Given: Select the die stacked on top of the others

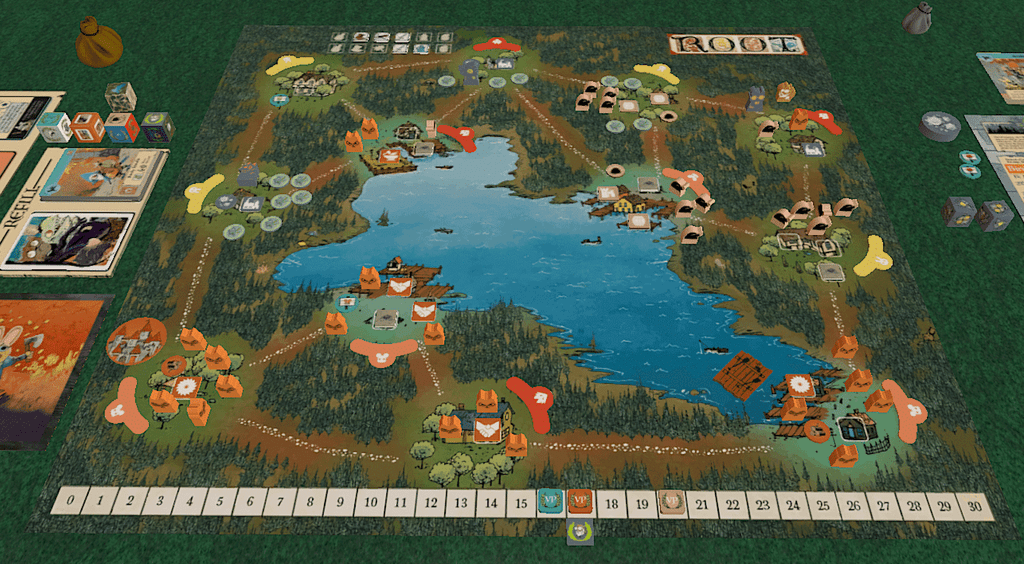Looking at the screenshot, I should point(121,96).
